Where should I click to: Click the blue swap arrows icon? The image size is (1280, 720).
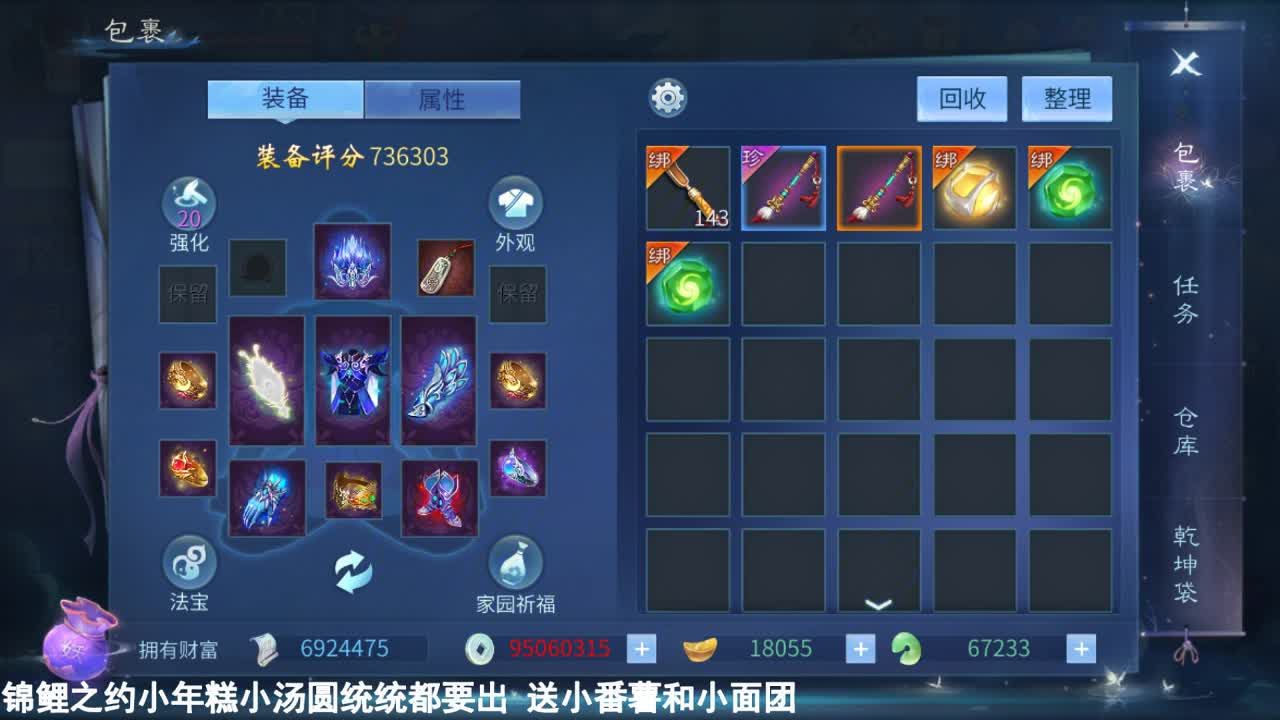(x=352, y=570)
